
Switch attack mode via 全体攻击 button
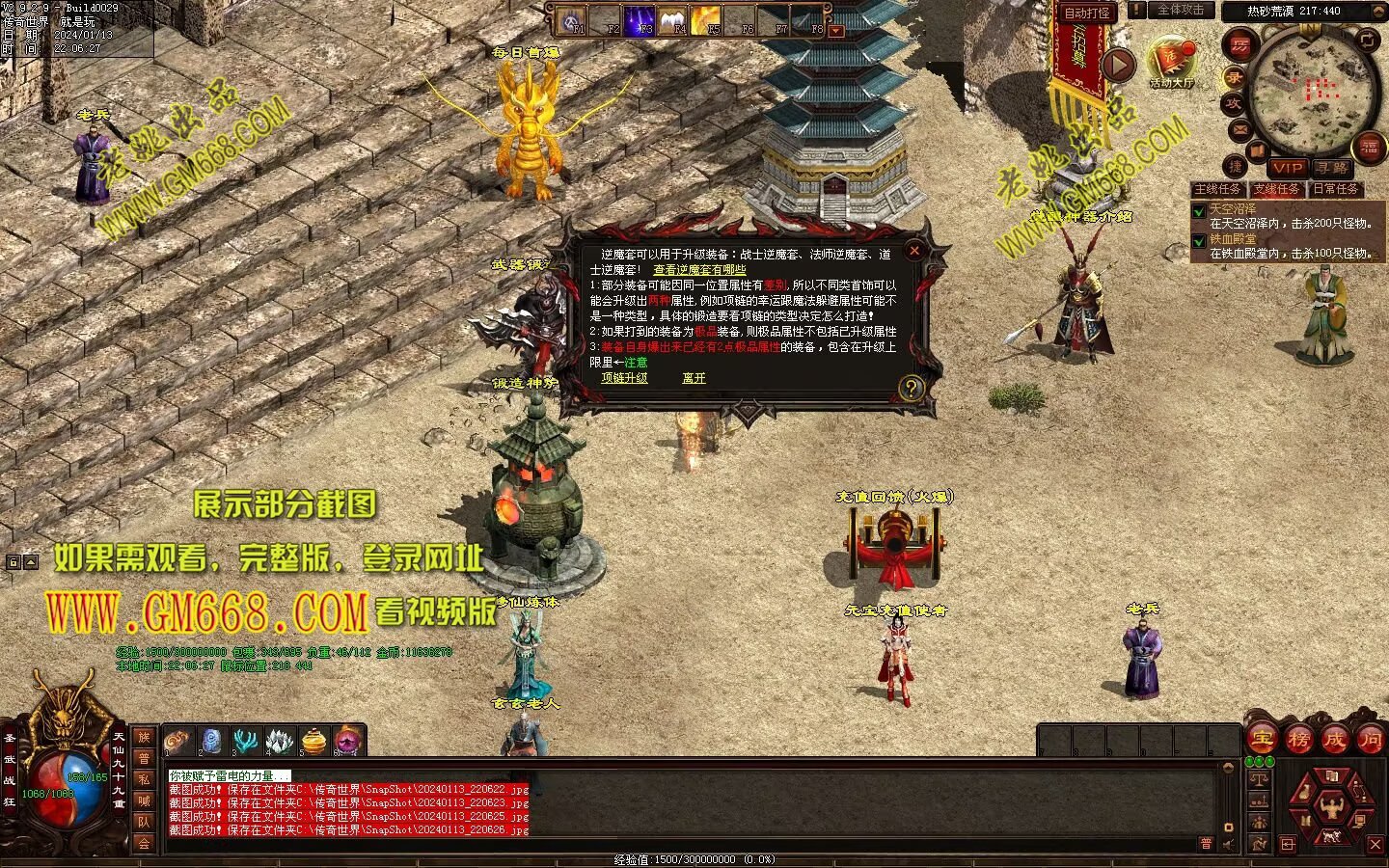1180,10
